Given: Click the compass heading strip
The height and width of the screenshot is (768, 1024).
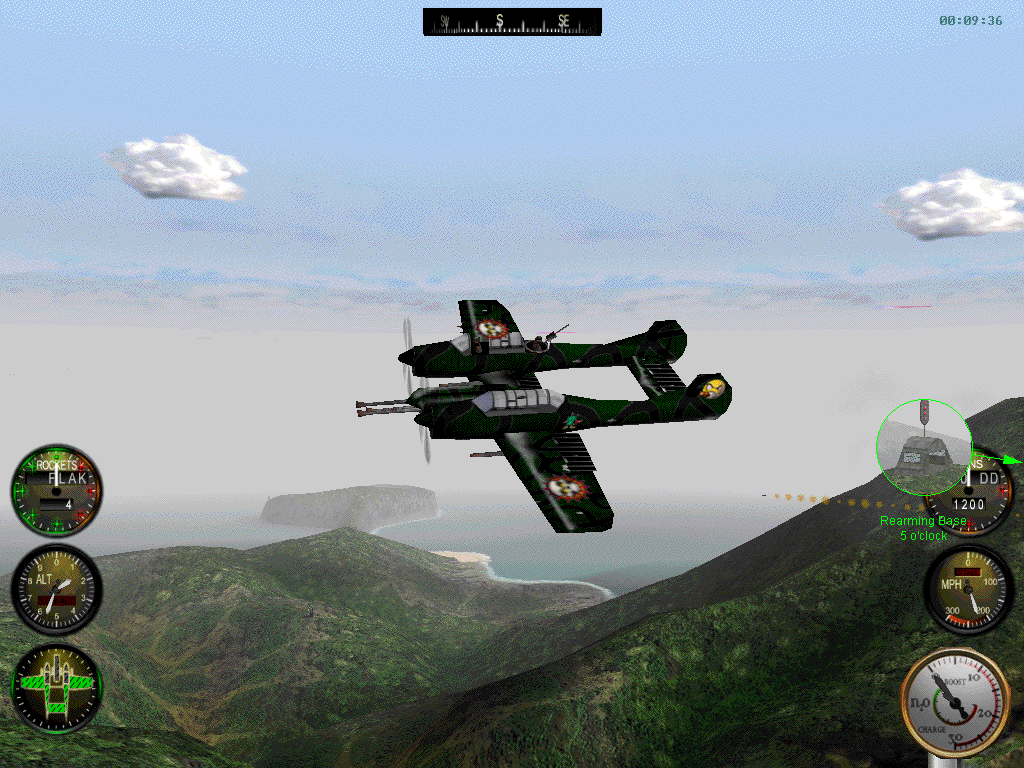Looking at the screenshot, I should (x=512, y=21).
